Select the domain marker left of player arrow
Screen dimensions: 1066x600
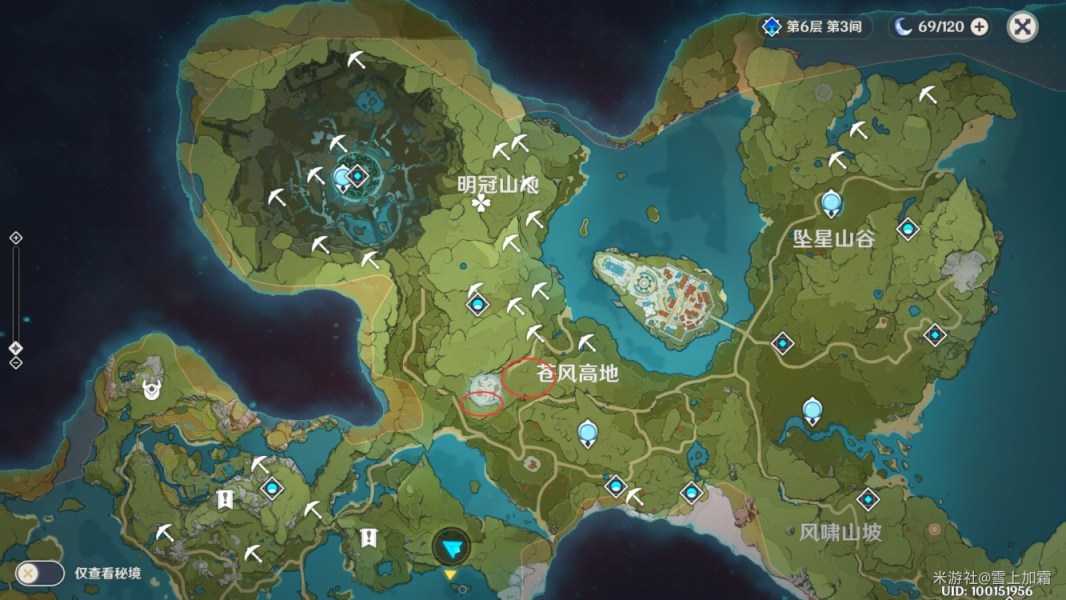pos(369,538)
